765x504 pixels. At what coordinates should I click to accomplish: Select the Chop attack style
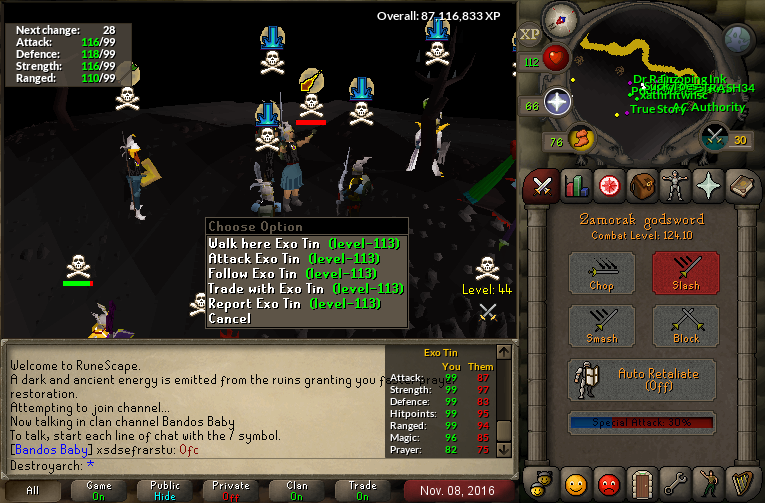point(602,272)
